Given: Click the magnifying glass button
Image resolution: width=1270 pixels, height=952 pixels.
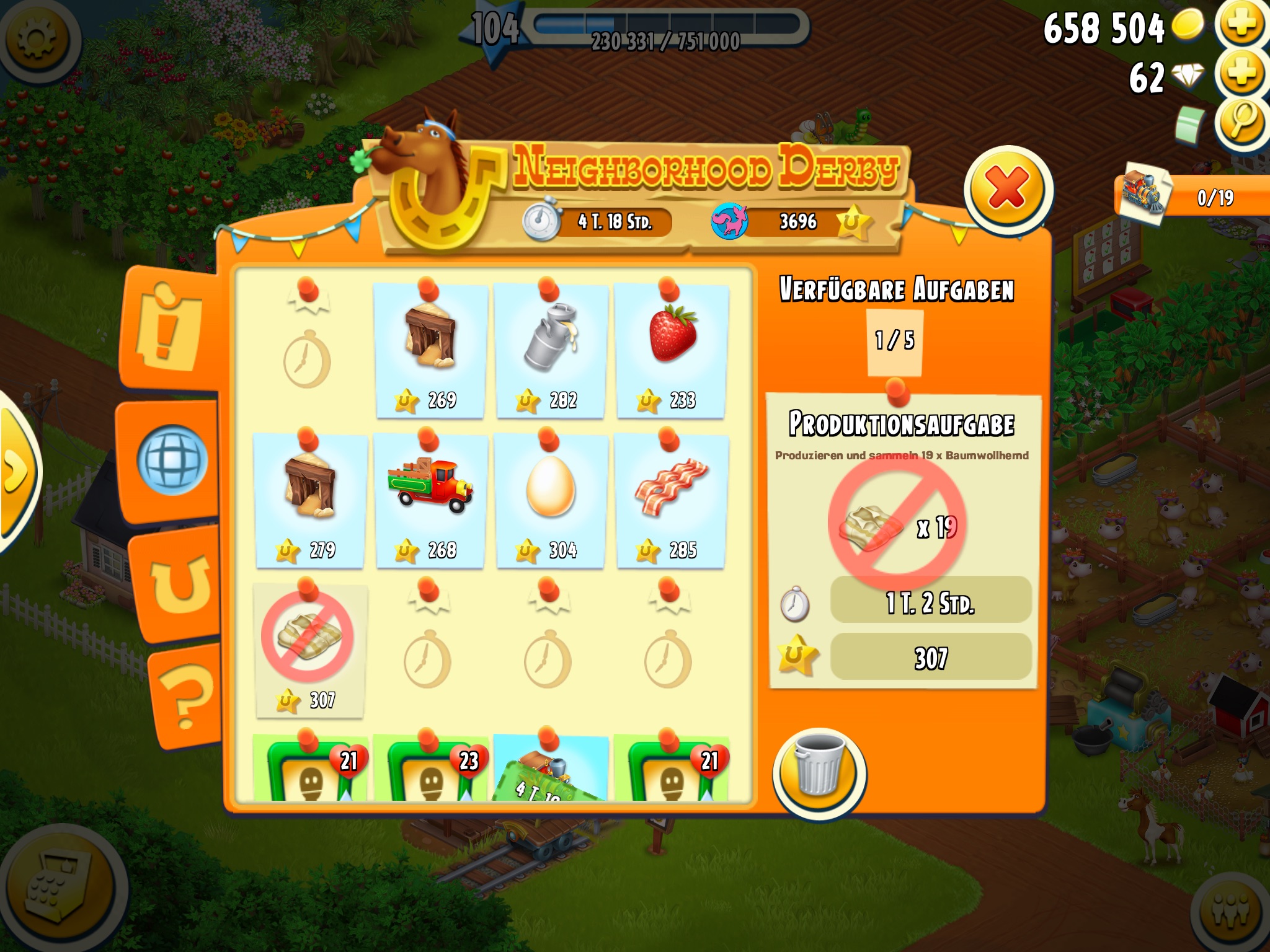Looking at the screenshot, I should coord(1241,121).
